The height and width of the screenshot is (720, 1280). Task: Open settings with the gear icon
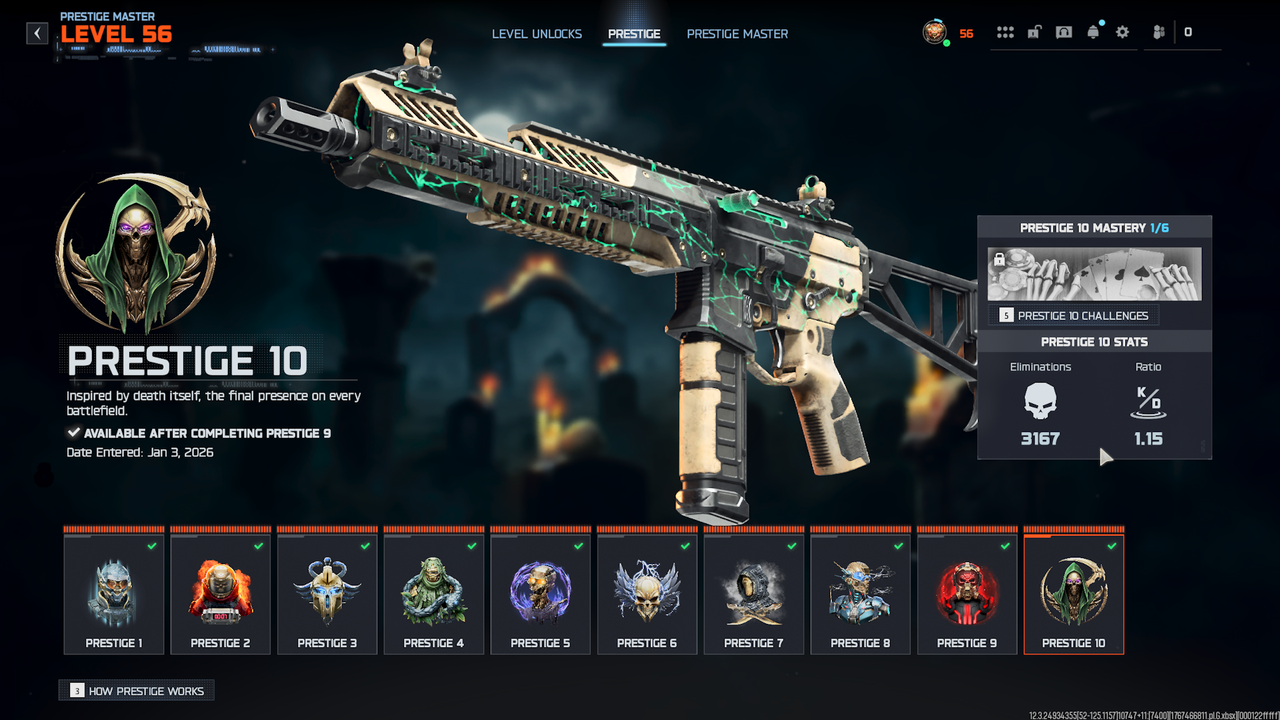coord(1122,33)
